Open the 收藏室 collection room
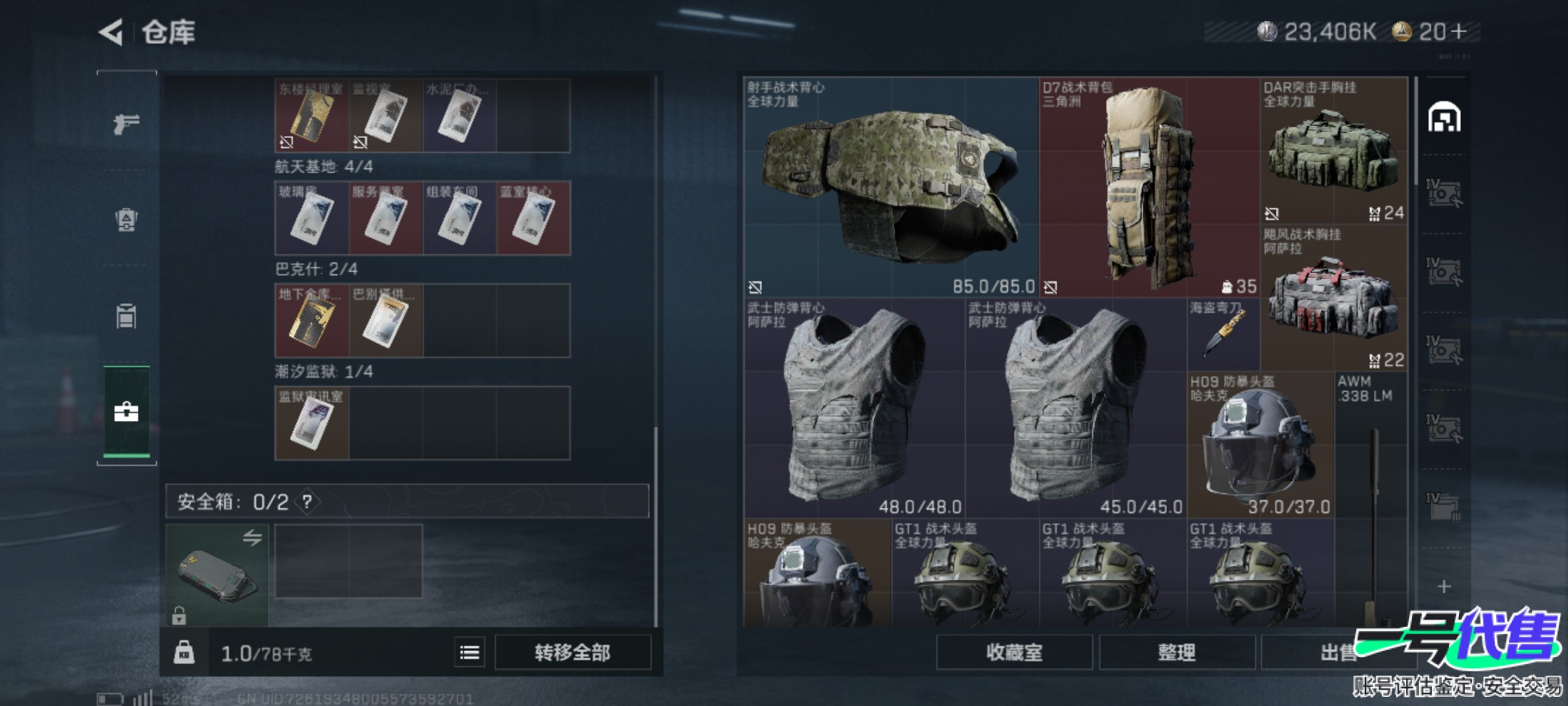The width and height of the screenshot is (1568, 706). click(1014, 652)
